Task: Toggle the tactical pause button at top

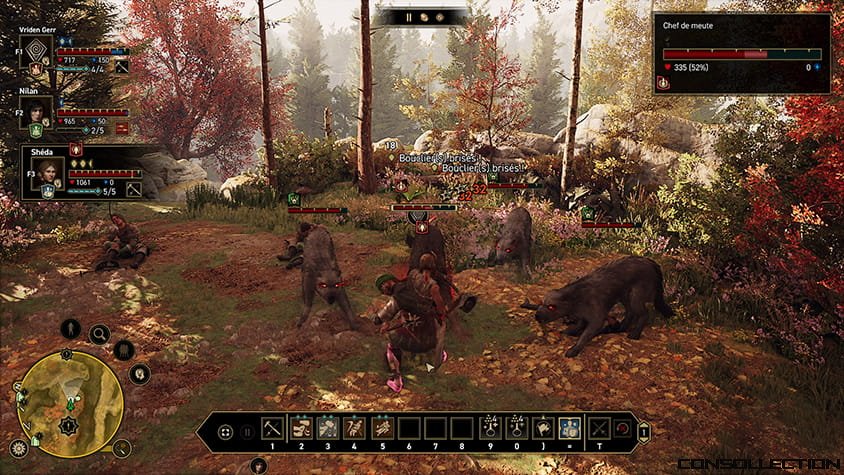Action: click(408, 17)
